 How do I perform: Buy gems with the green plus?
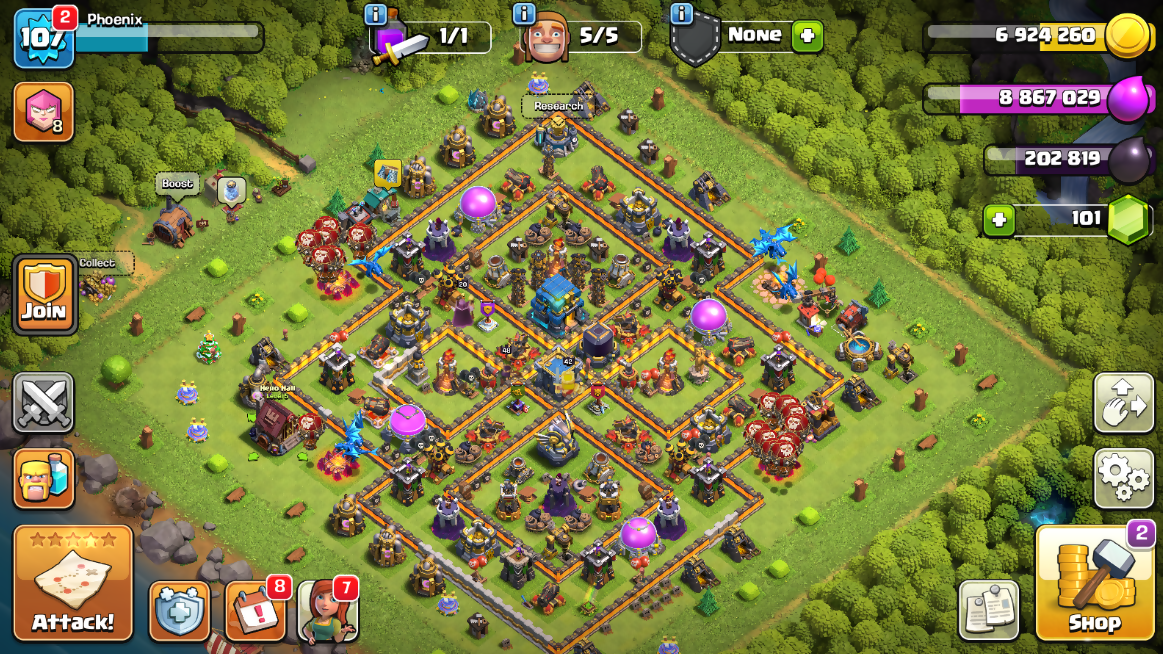[1000, 219]
